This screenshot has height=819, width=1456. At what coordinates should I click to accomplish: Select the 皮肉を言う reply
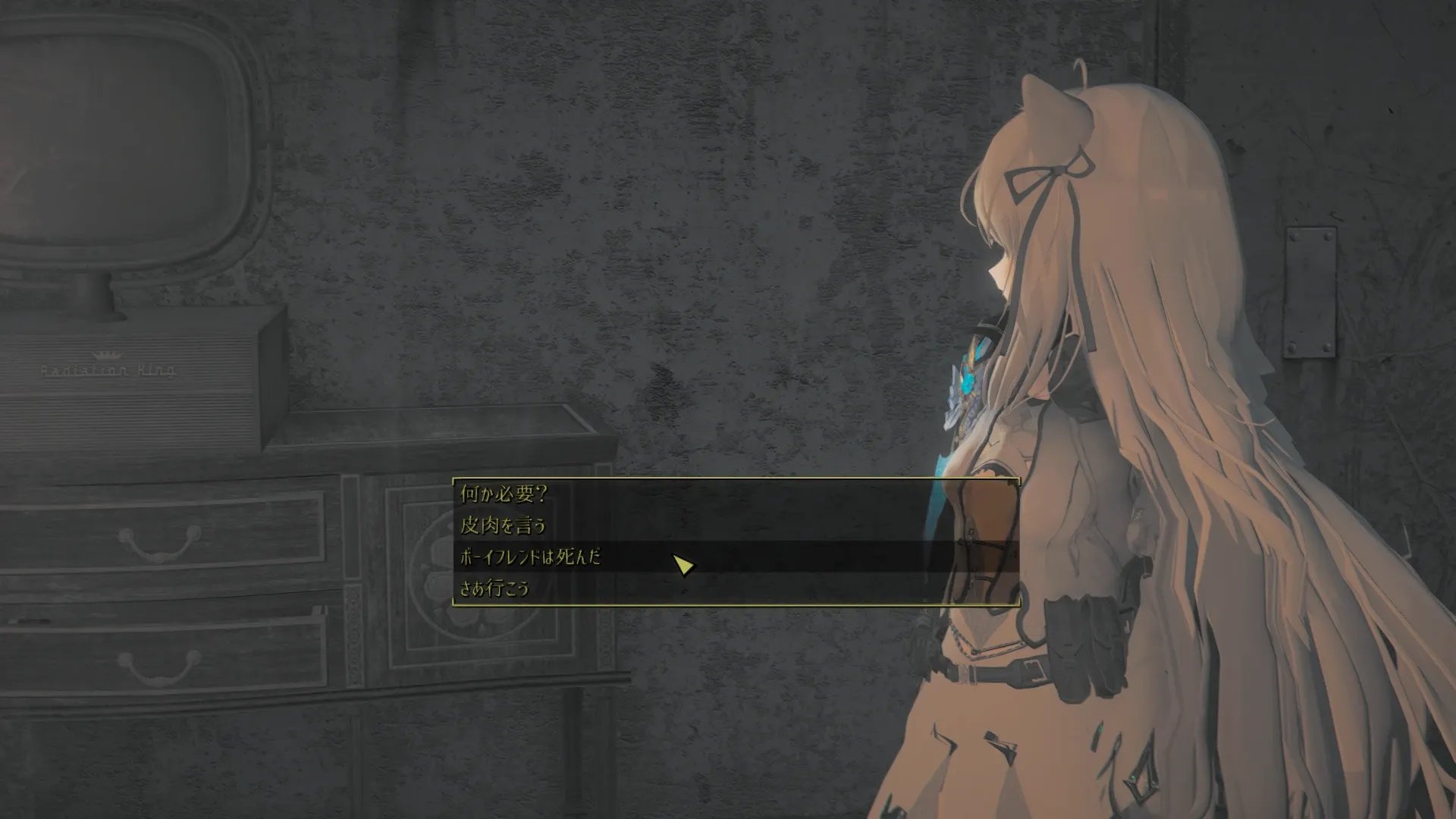click(503, 526)
